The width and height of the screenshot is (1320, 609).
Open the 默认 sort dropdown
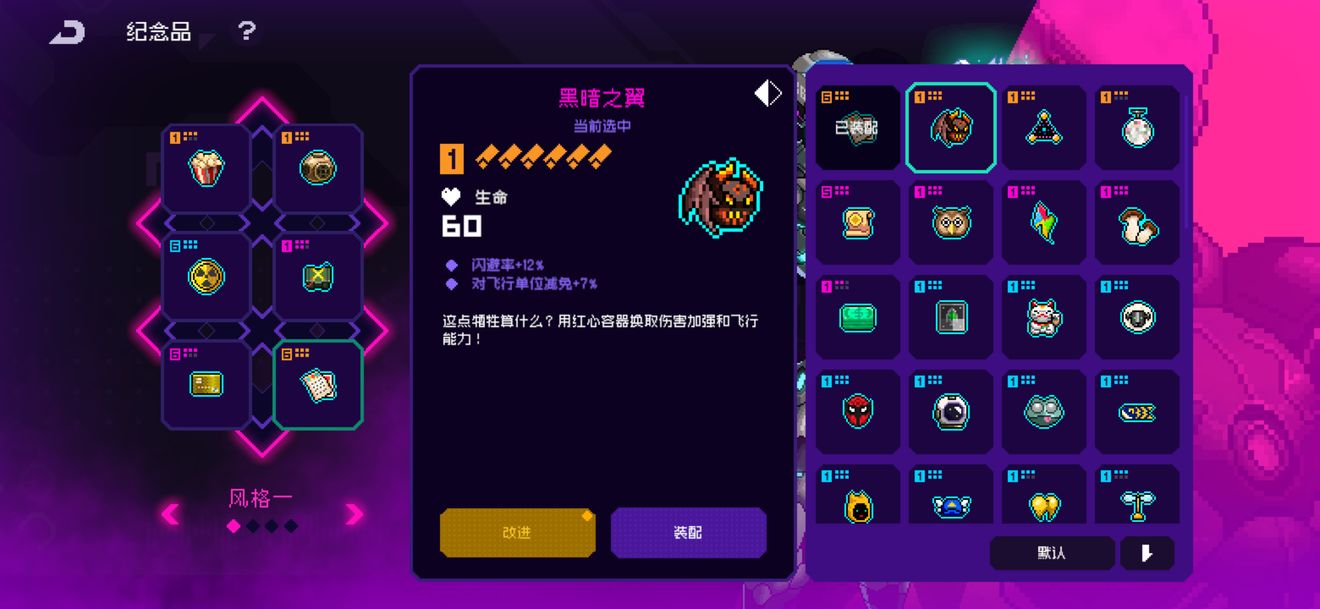click(1051, 553)
